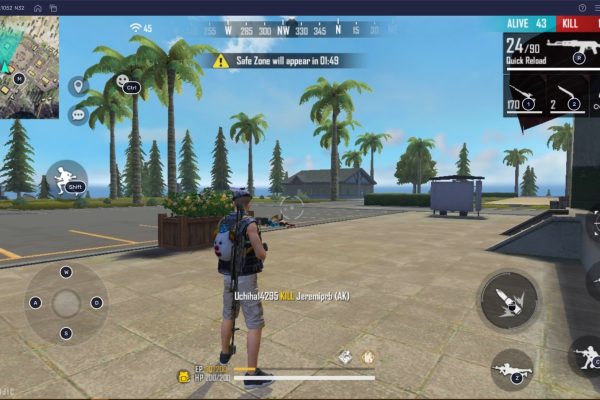
Task: Tap the prone soldier button
Action: [x=511, y=370]
